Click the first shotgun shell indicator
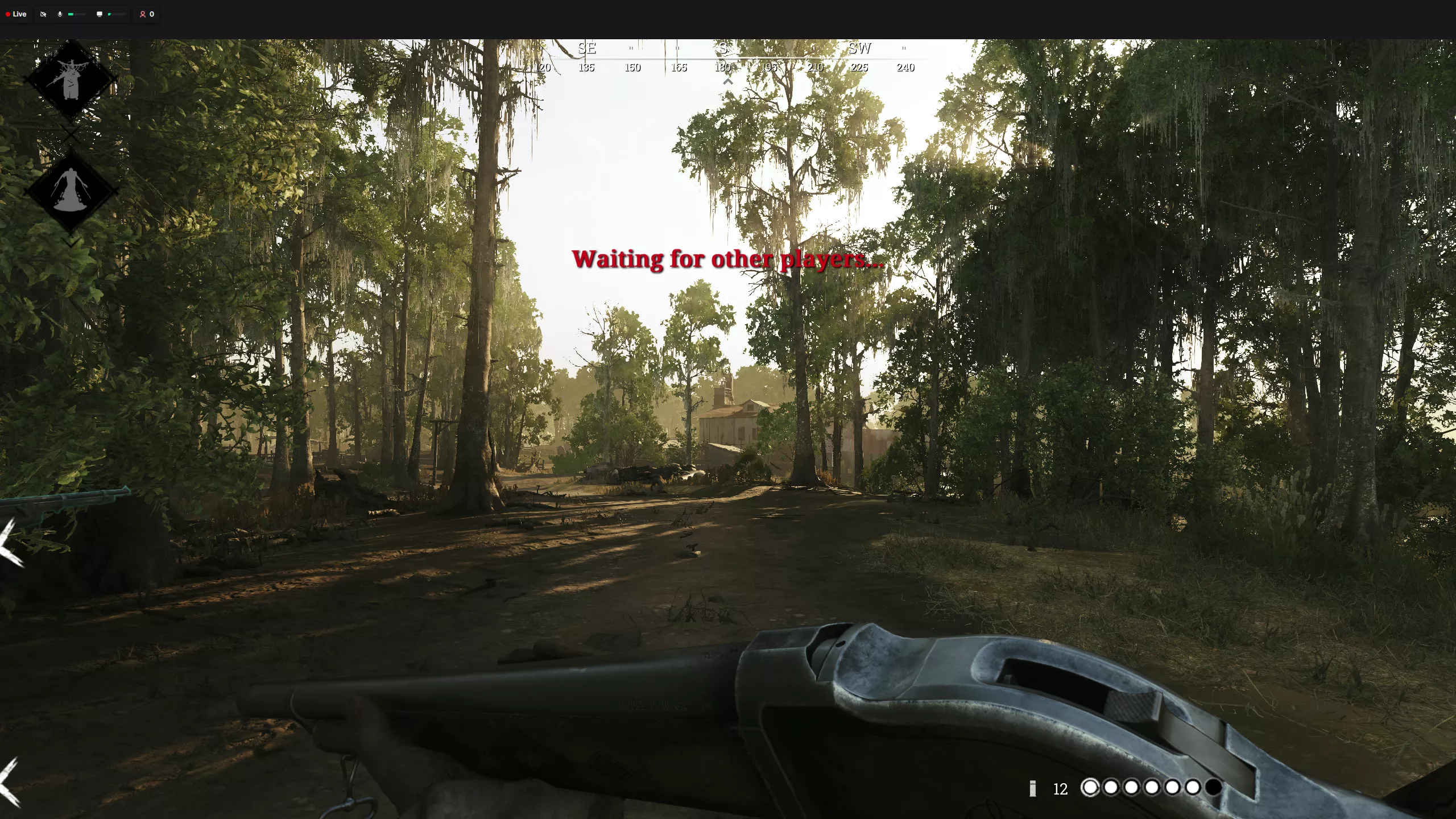This screenshot has height=819, width=1456. tap(1091, 787)
